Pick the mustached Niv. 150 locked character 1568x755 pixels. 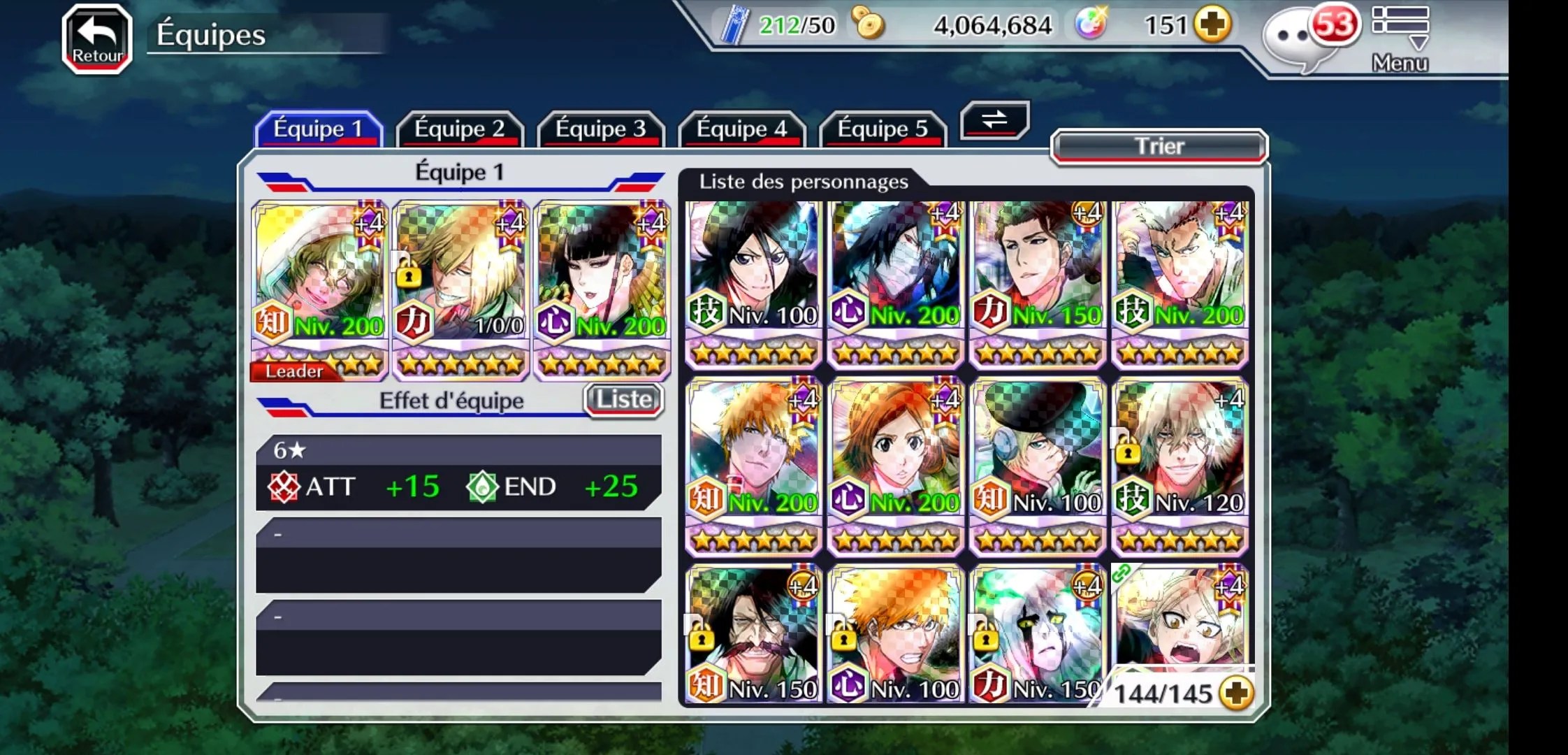pos(754,633)
